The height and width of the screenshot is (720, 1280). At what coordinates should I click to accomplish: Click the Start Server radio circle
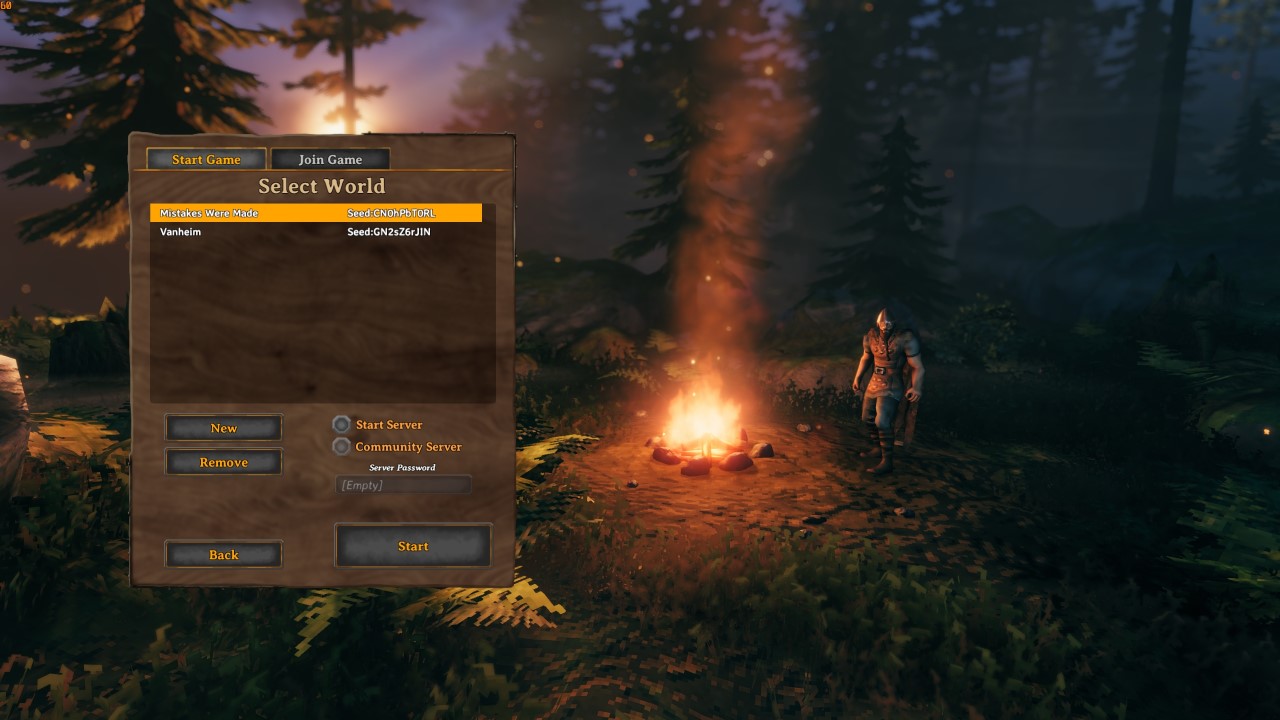pos(341,424)
